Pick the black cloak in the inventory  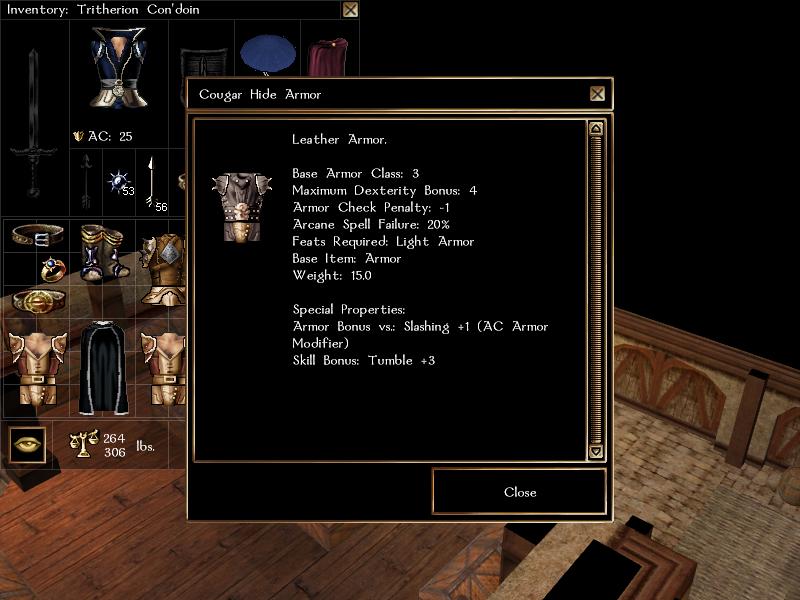[x=101, y=365]
